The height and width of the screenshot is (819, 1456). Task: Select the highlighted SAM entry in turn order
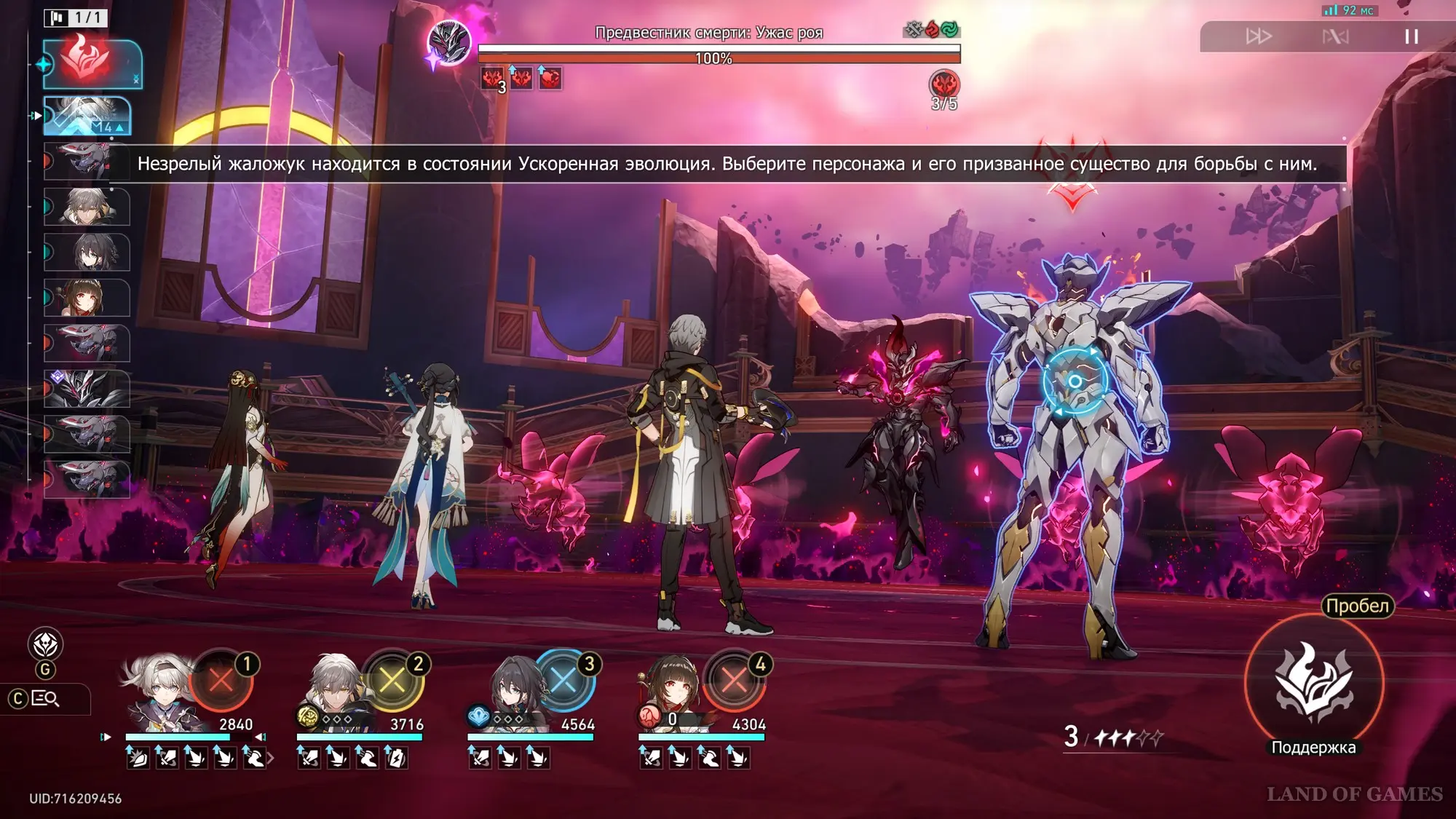(87, 116)
